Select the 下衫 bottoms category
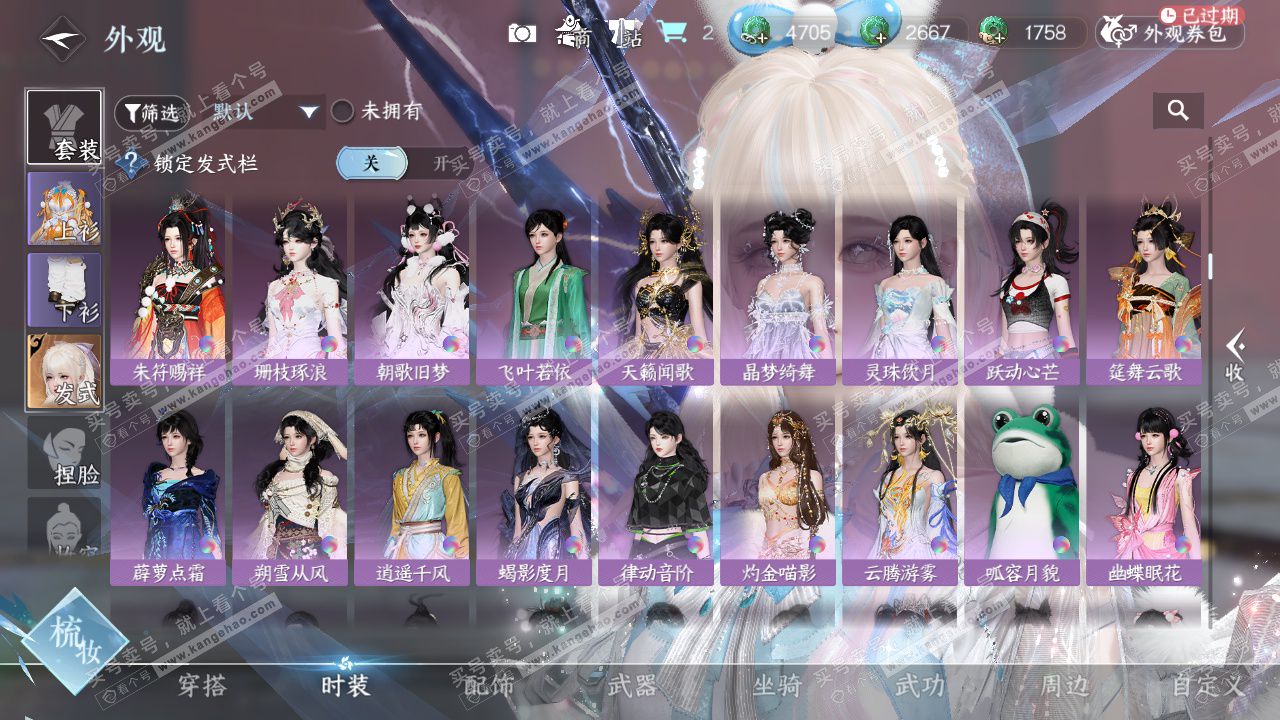 pyautogui.click(x=64, y=290)
